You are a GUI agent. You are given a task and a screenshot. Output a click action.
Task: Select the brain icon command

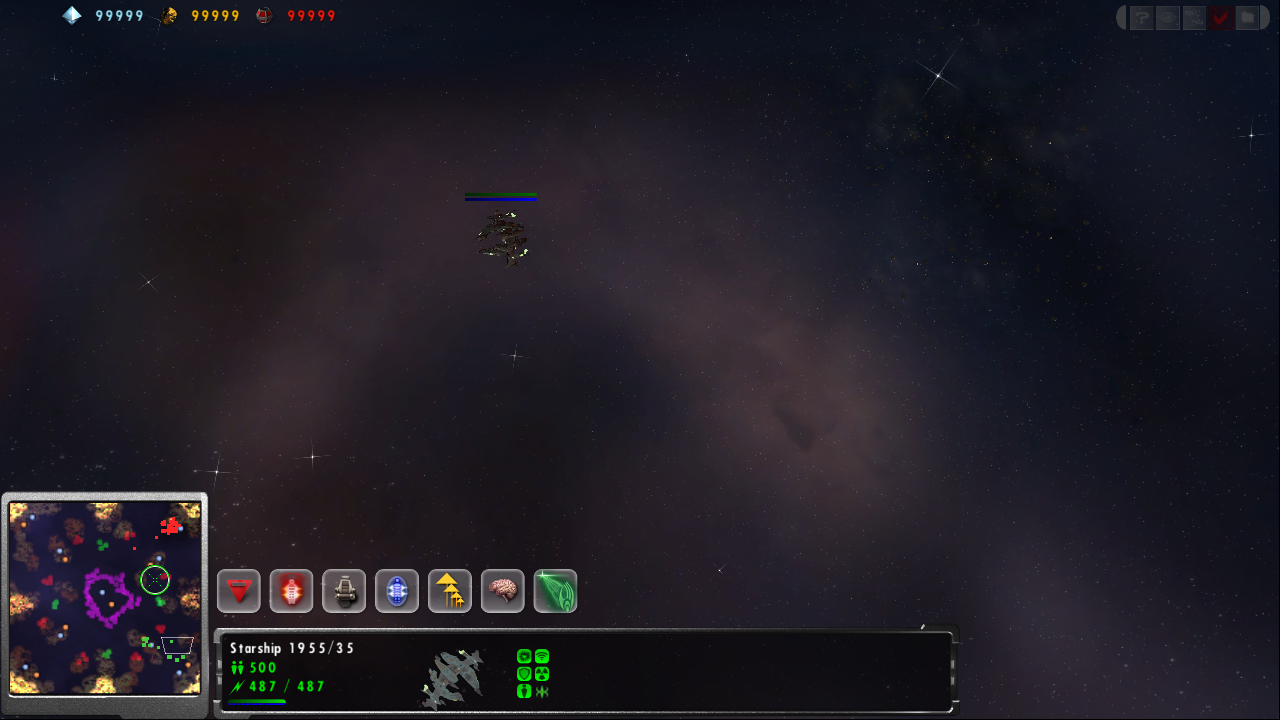(503, 591)
